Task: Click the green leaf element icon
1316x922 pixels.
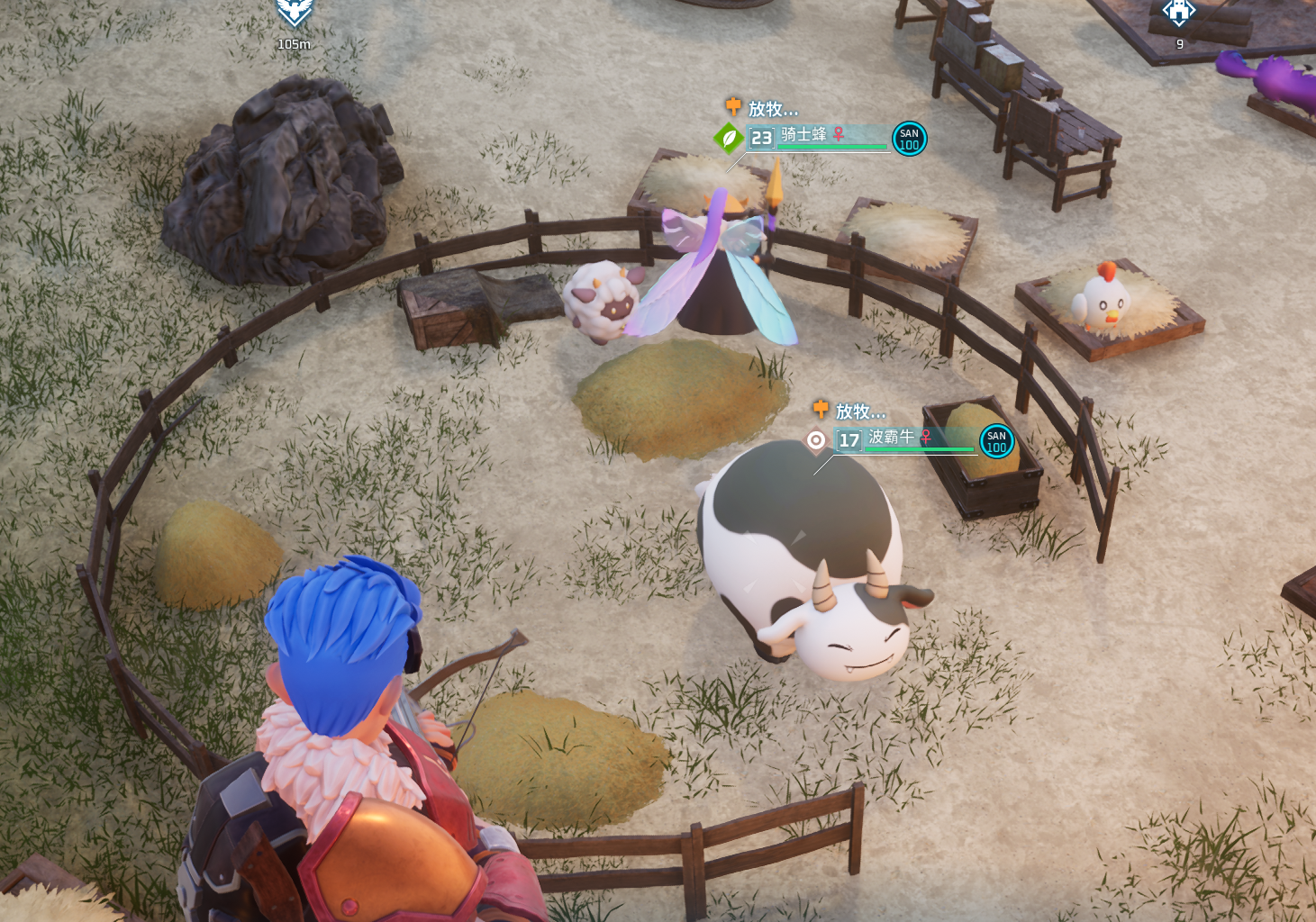Action: click(728, 139)
